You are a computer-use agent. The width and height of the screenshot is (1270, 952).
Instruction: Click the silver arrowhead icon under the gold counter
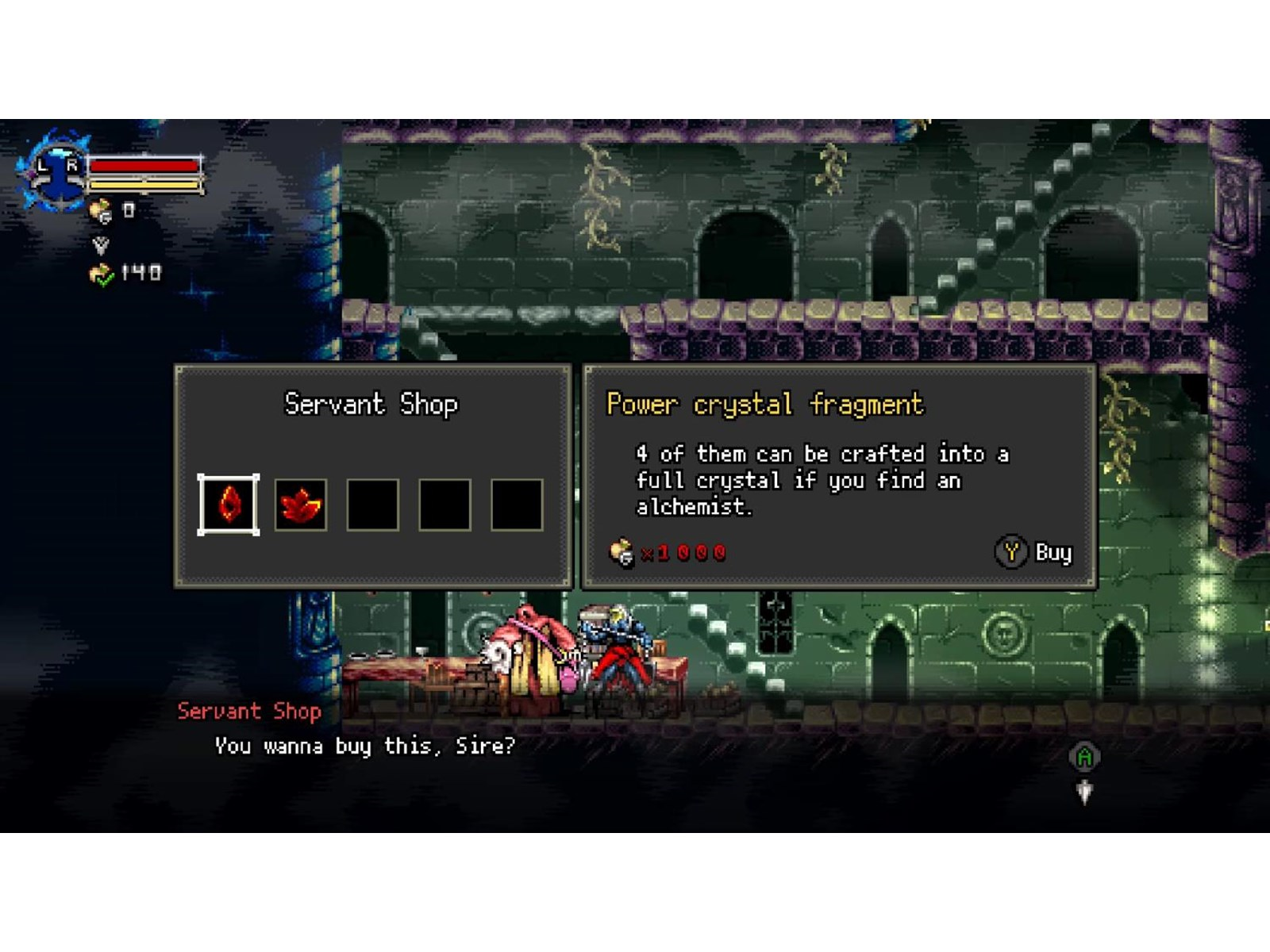(102, 244)
